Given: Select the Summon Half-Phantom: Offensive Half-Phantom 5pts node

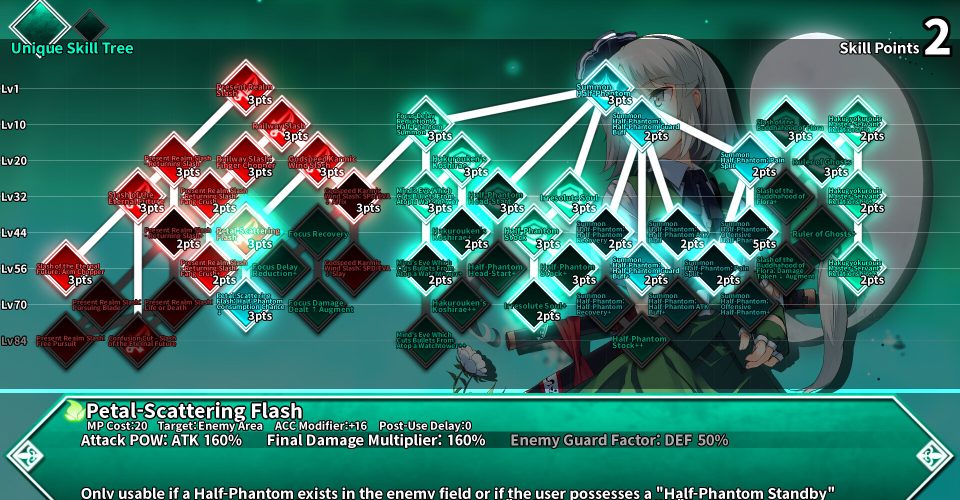Looking at the screenshot, I should tap(750, 230).
